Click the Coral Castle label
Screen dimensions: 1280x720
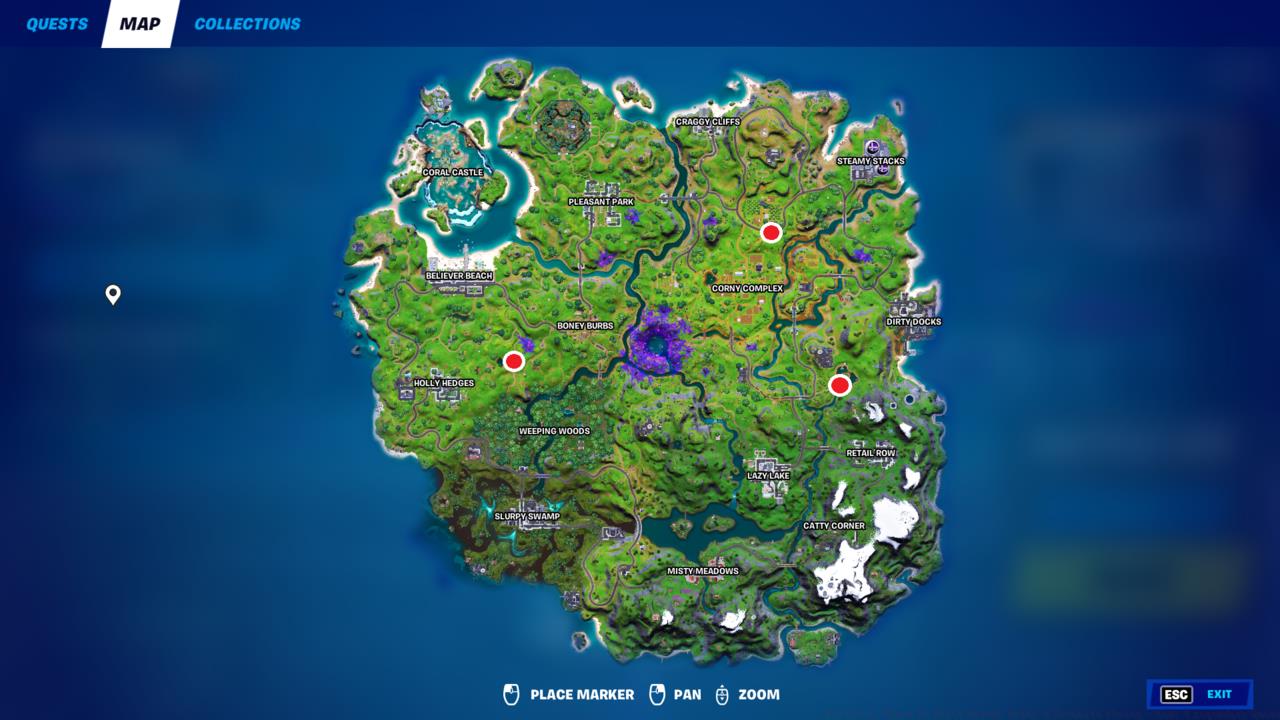451,172
